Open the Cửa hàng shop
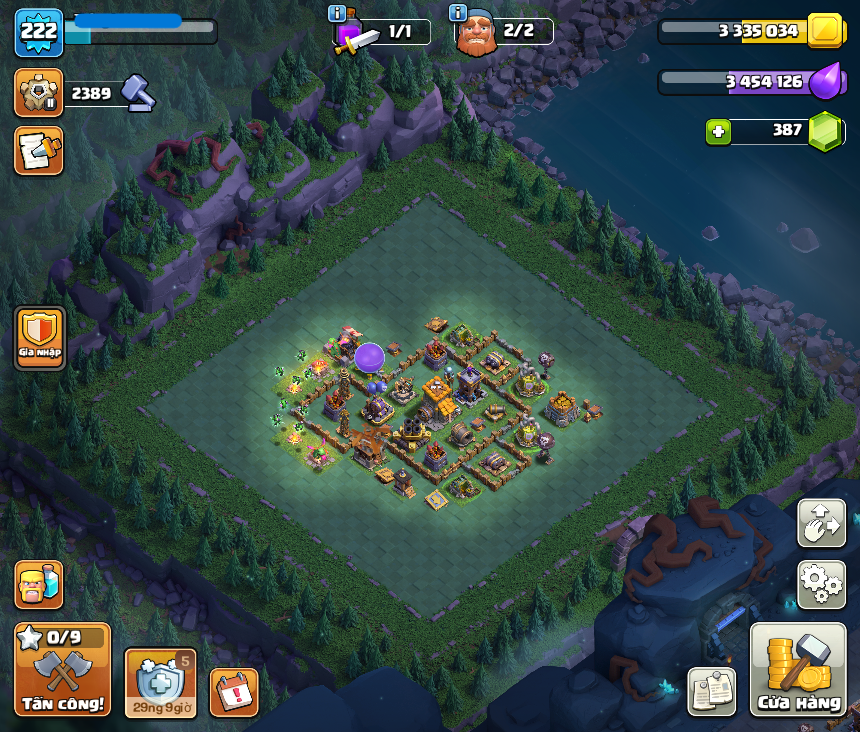This screenshot has height=732, width=860. (x=798, y=669)
